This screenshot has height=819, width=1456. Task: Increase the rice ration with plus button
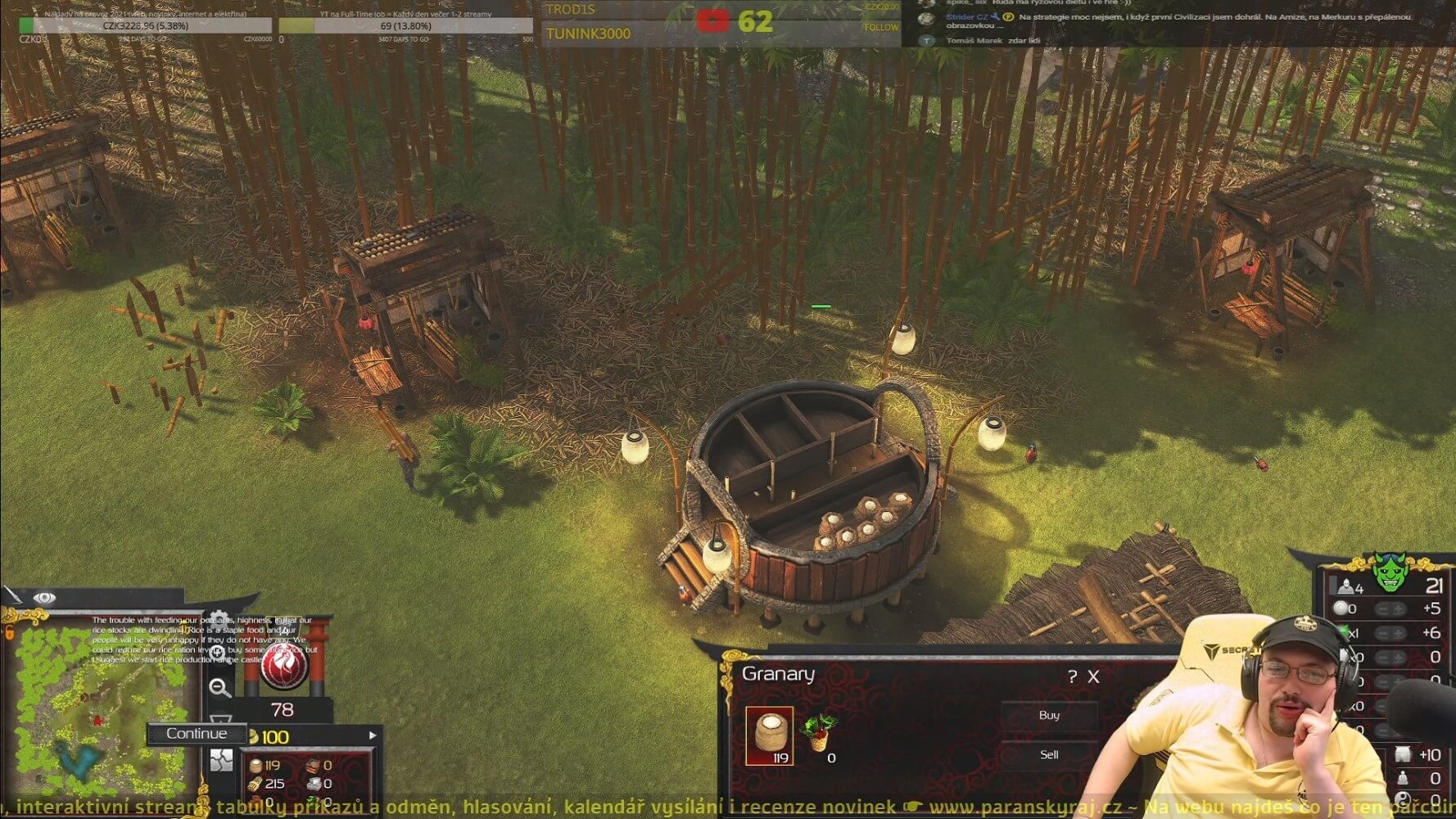coord(1398,609)
